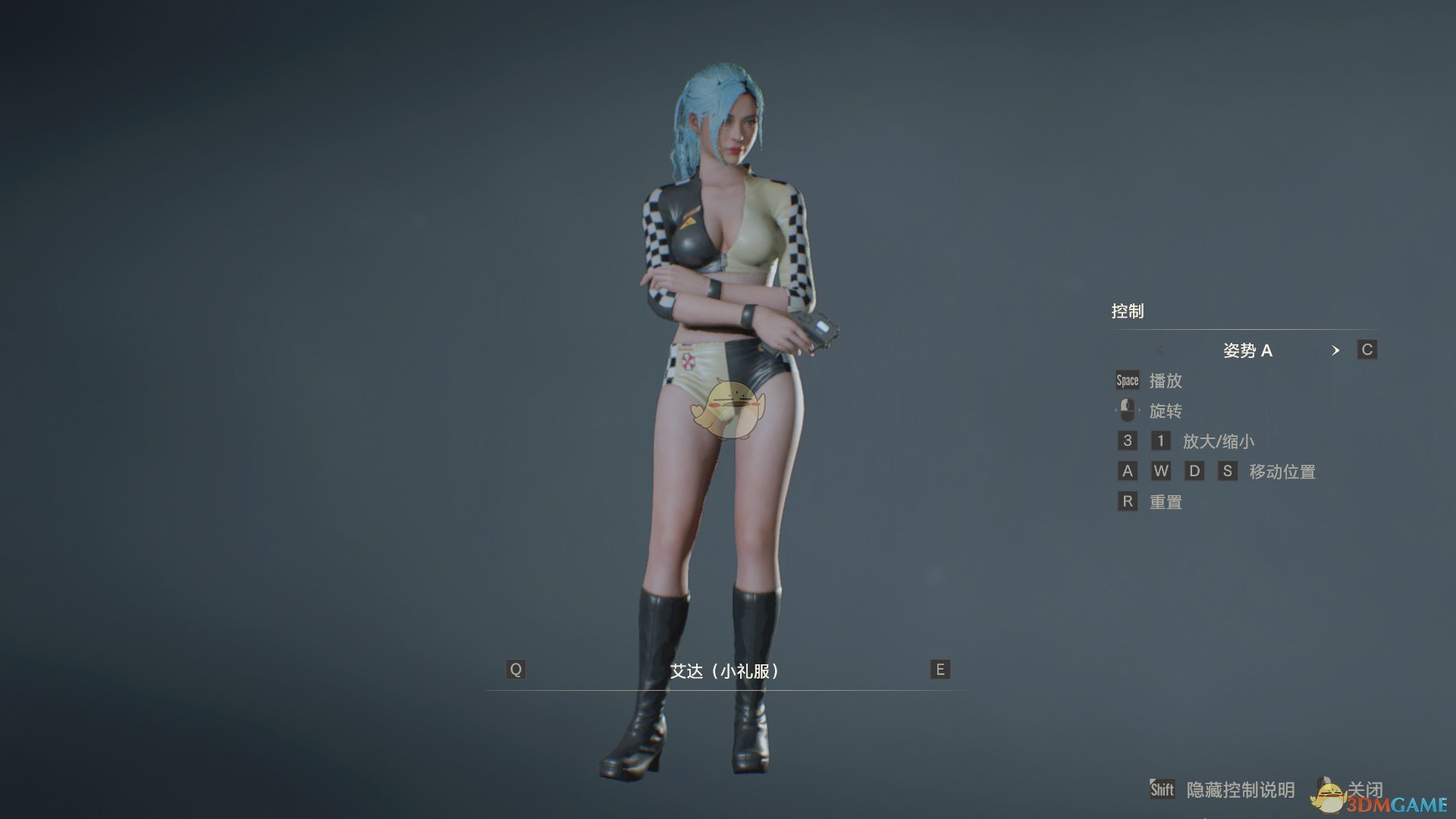Click the right chevron after 姿势 A
This screenshot has width=1456, height=819.
[x=1336, y=350]
